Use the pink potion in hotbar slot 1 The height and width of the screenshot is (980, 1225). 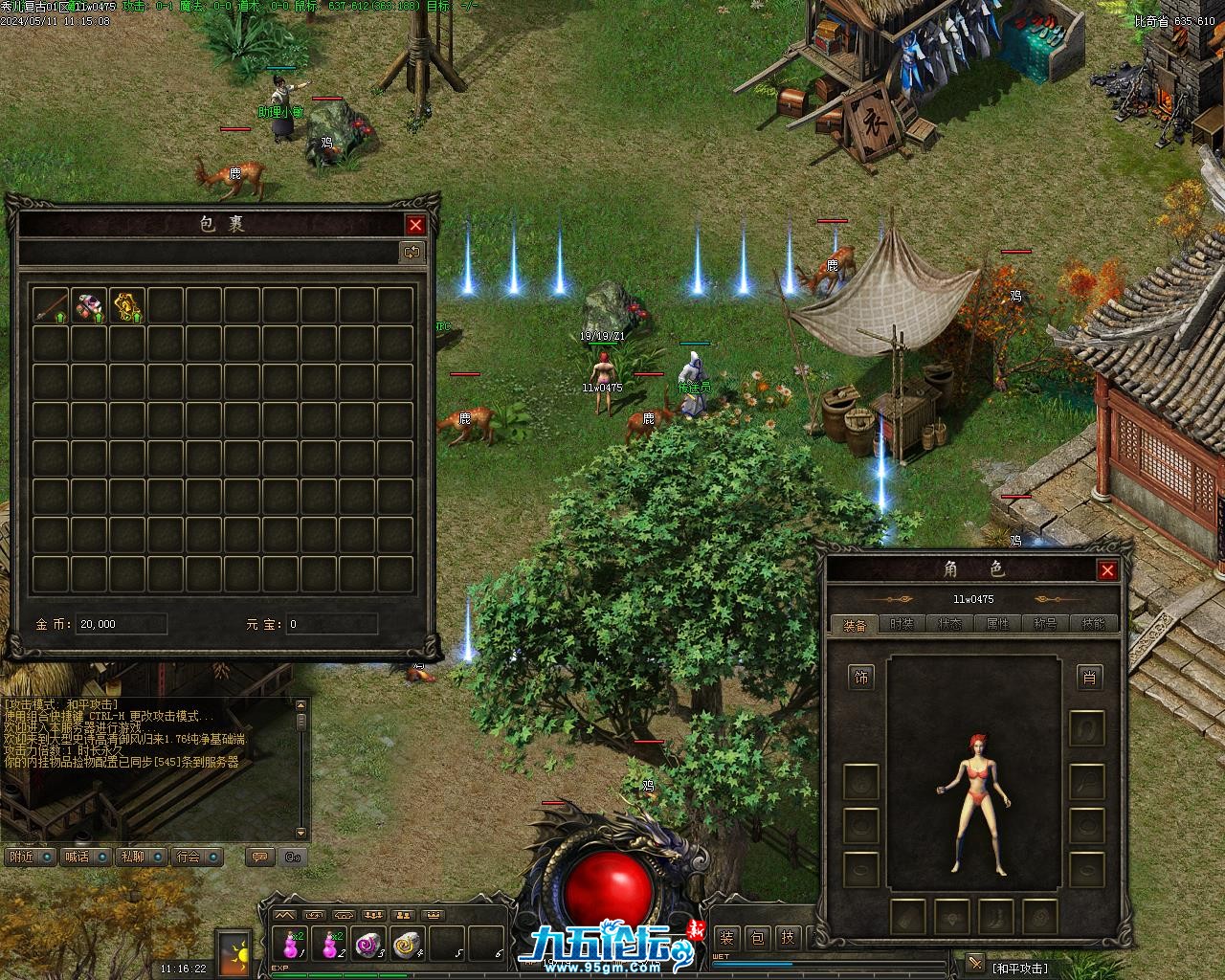289,945
